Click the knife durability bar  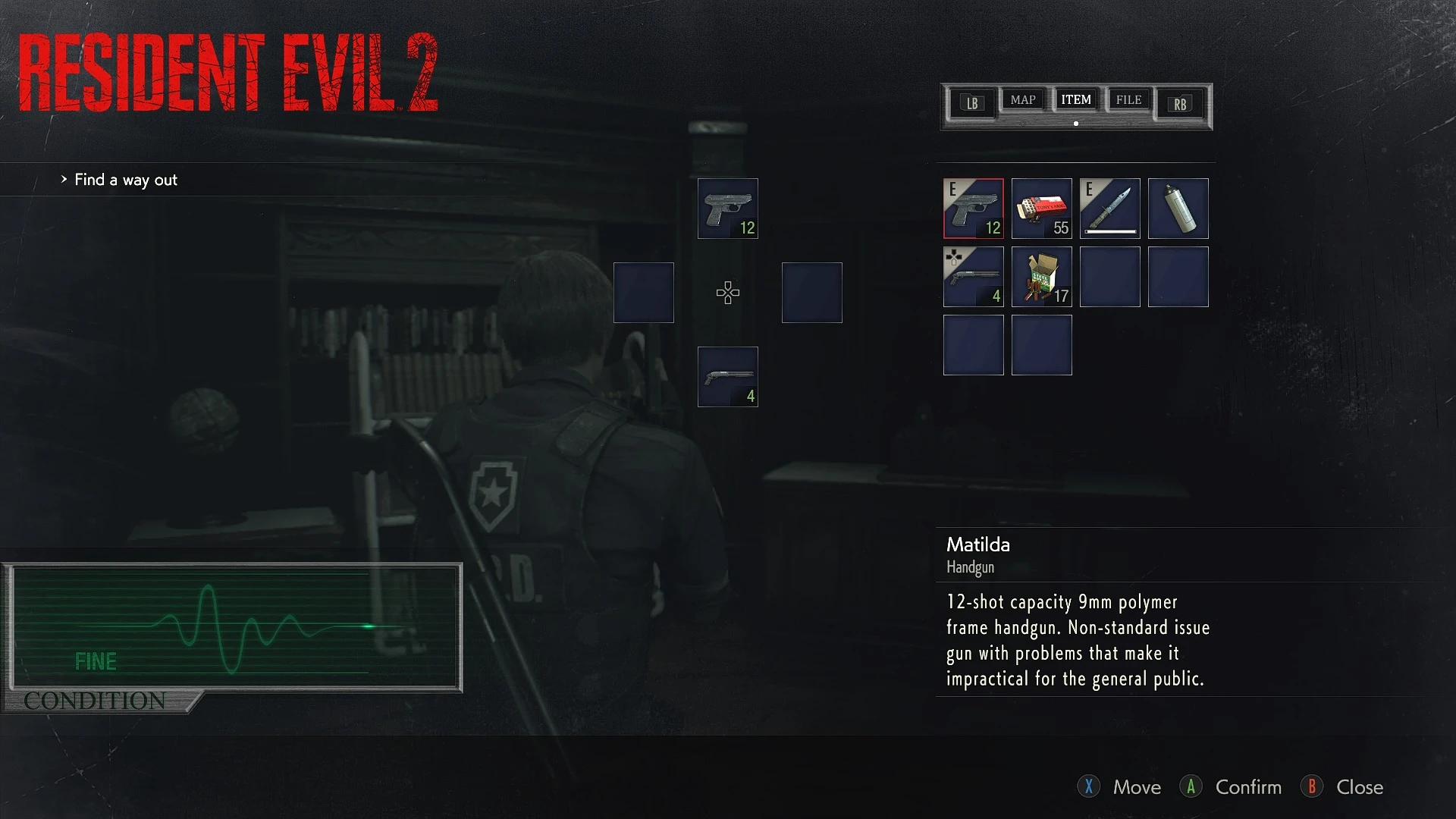(1110, 233)
